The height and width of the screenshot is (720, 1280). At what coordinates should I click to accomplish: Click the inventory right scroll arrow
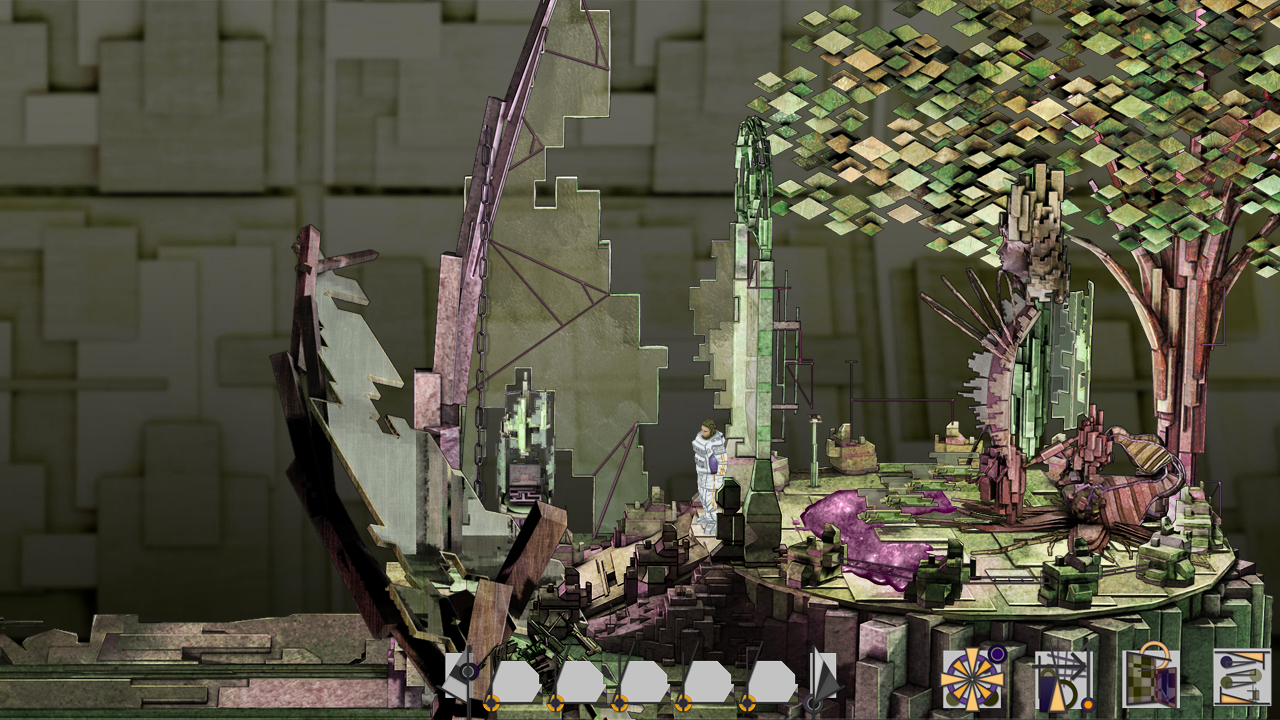click(823, 679)
